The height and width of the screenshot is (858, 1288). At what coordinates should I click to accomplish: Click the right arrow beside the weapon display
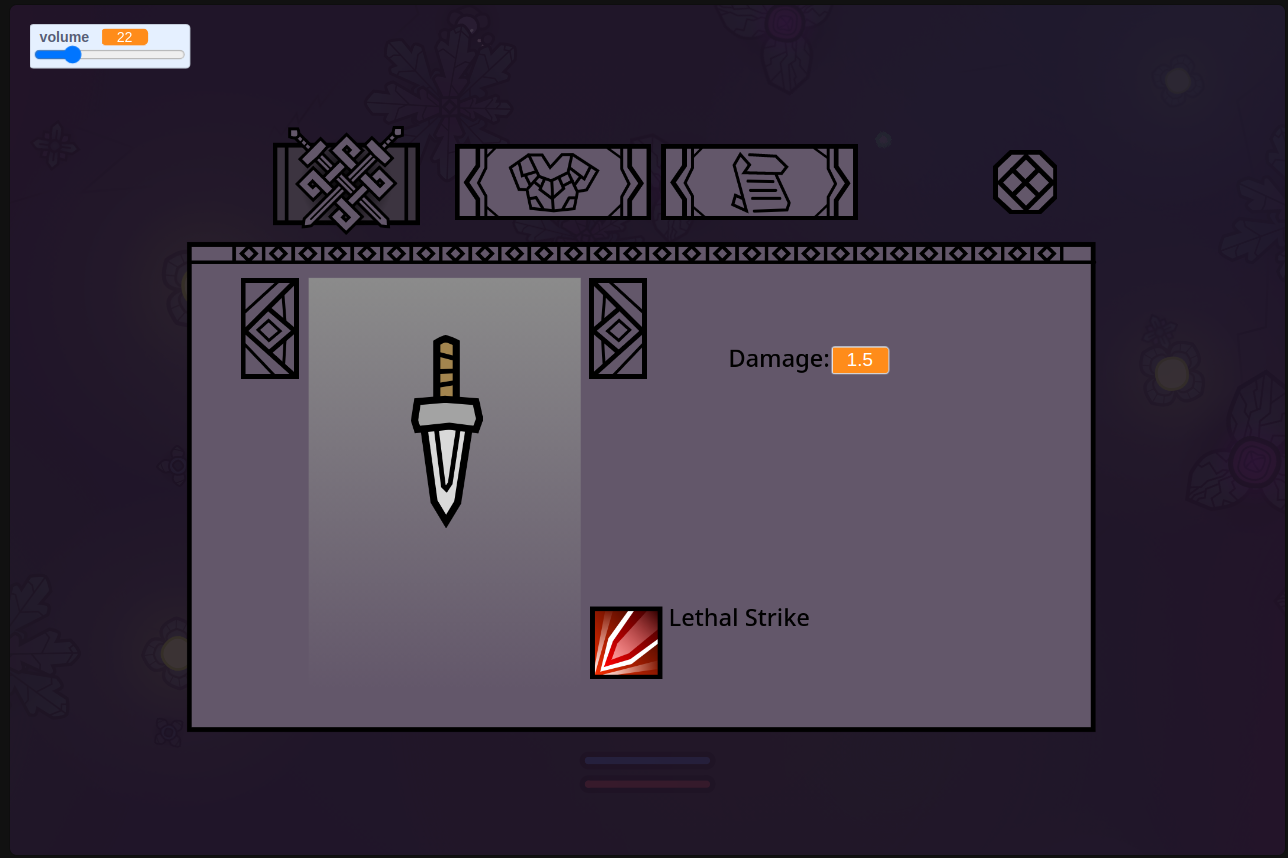point(617,328)
